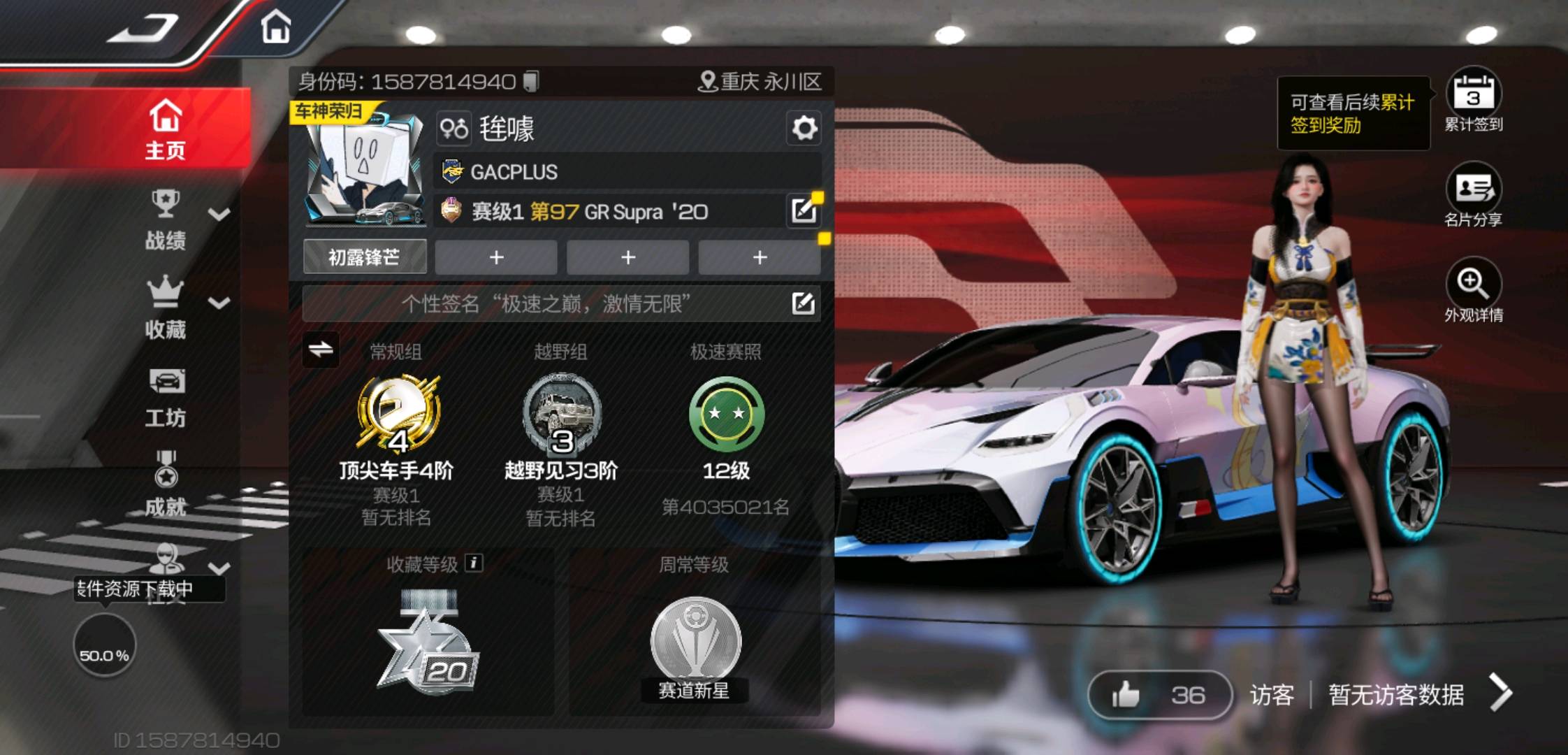Edit the 个性签名 personal signature
The image size is (1568, 755).
(x=803, y=303)
